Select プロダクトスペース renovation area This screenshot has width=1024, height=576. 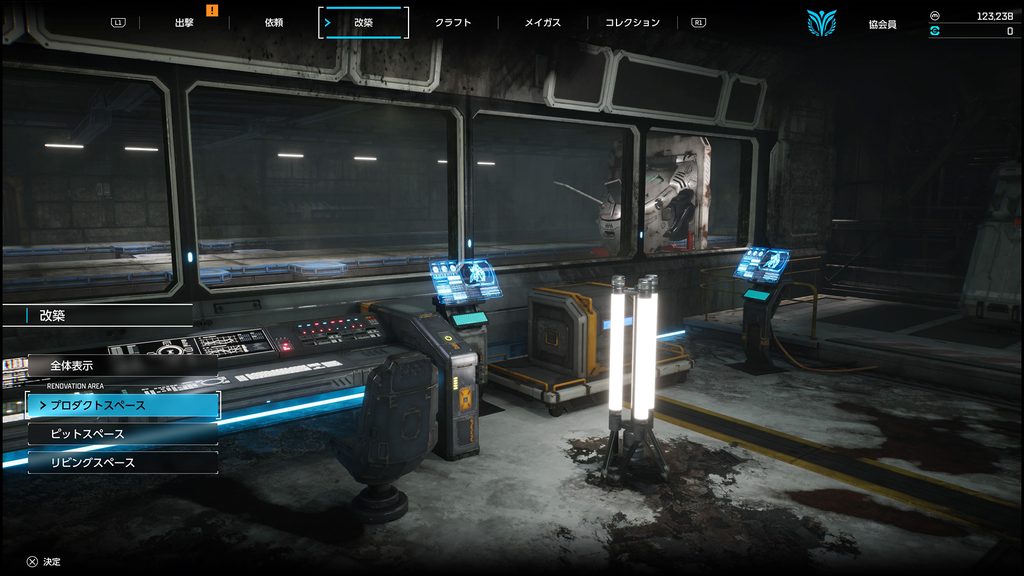coord(122,405)
